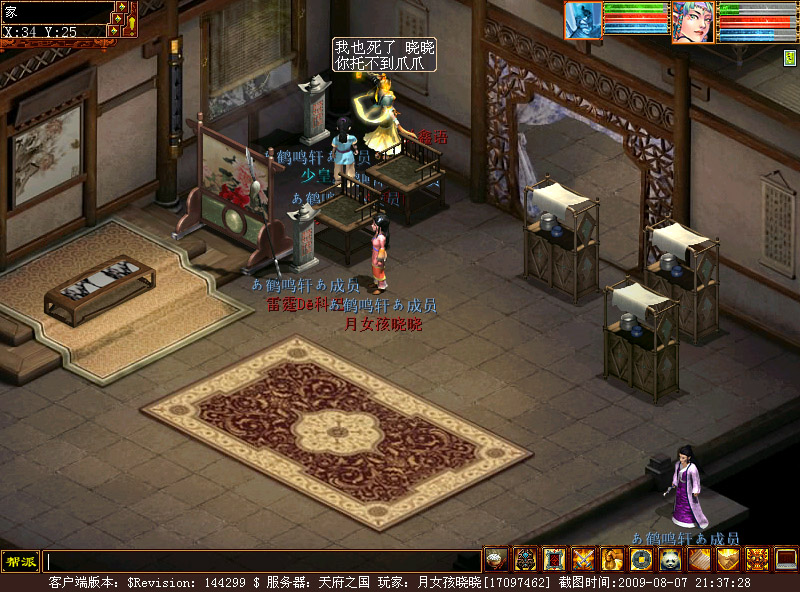This screenshot has width=800, height=592.
Task: Focus the chat input box
Action: 262,562
